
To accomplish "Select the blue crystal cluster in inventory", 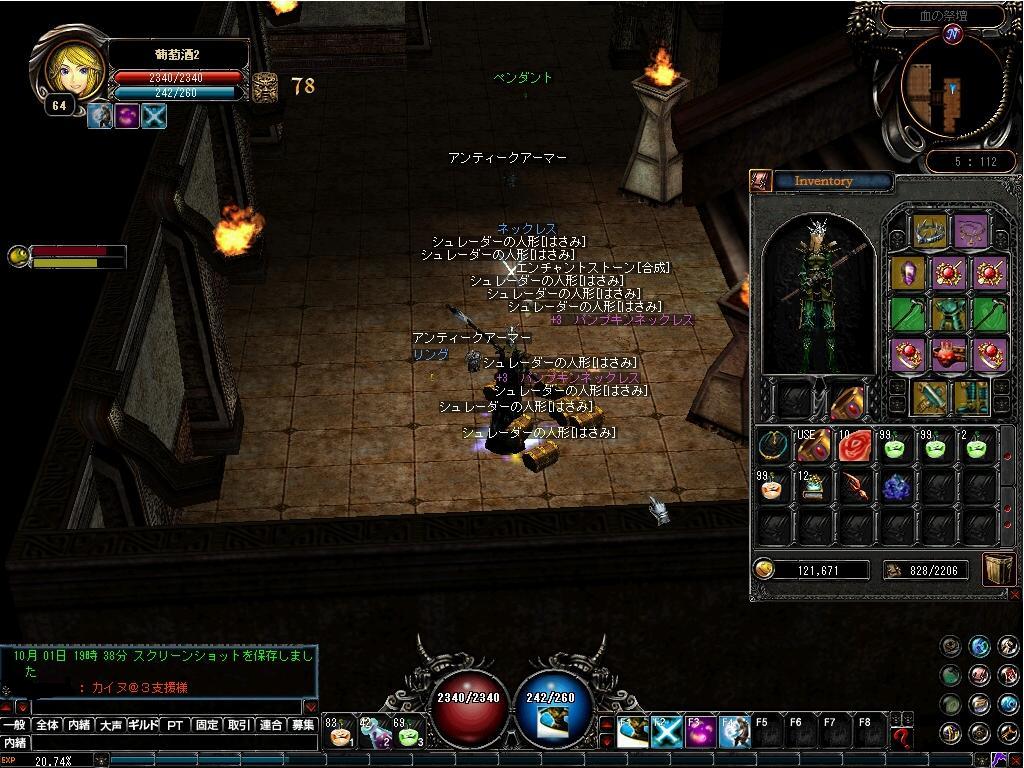I will click(895, 487).
